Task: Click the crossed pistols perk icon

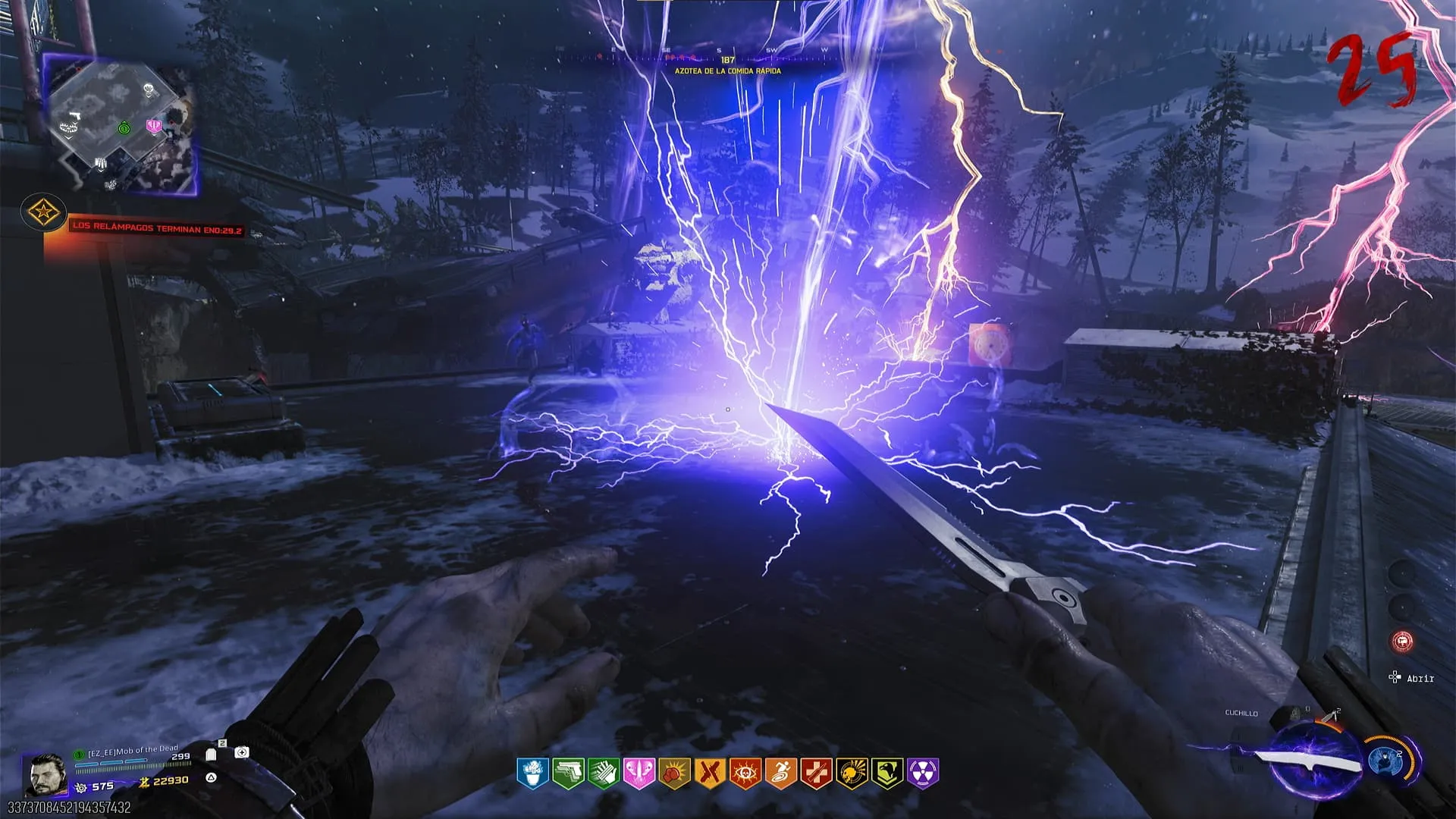Action: (x=709, y=773)
